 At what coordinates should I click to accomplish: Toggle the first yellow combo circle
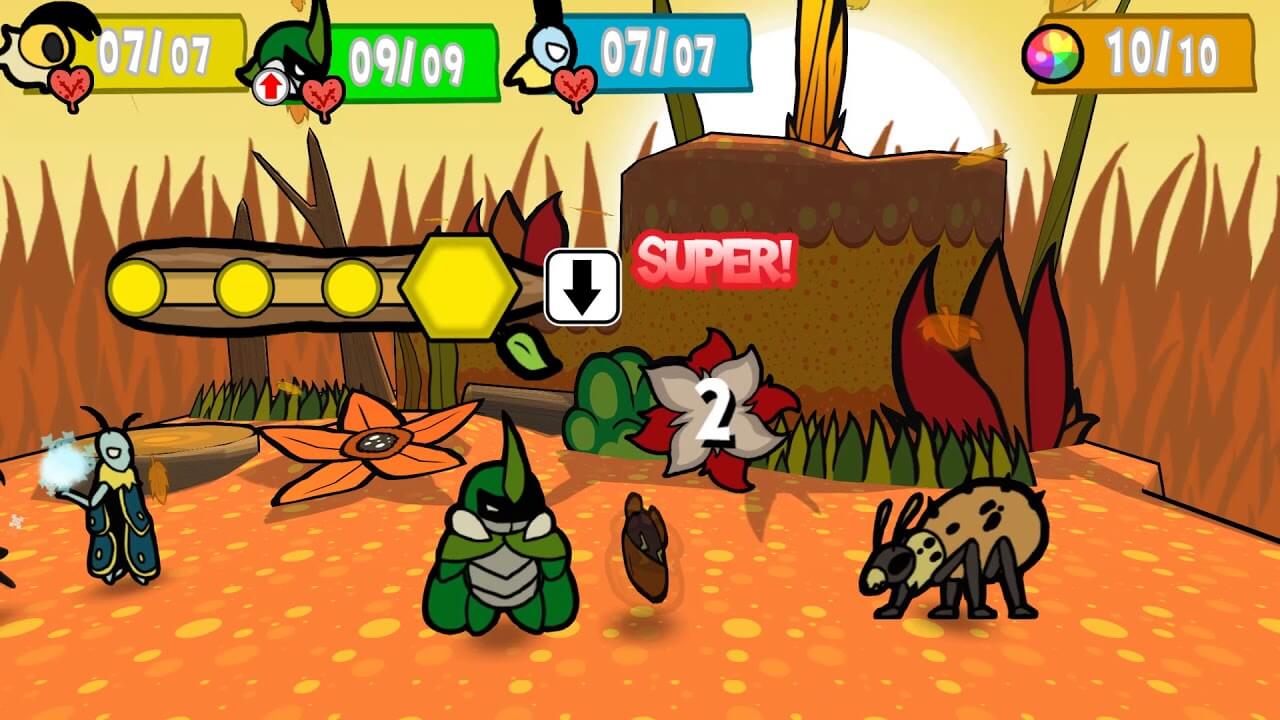pyautogui.click(x=136, y=288)
